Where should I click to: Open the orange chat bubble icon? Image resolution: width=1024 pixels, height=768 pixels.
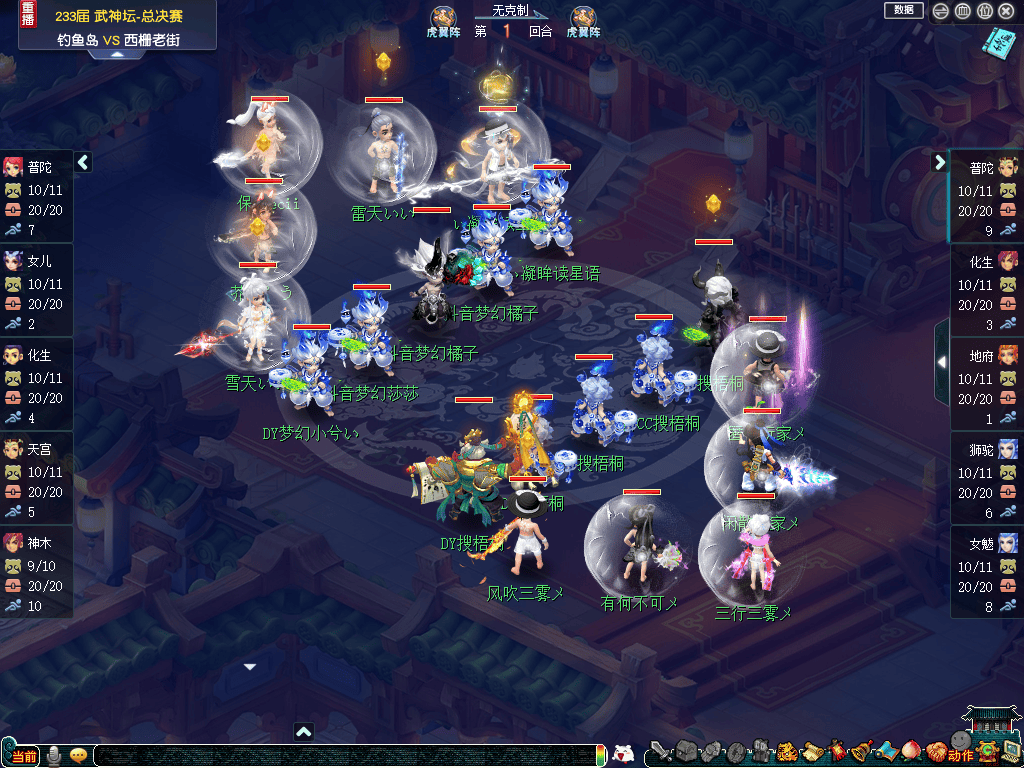78,755
